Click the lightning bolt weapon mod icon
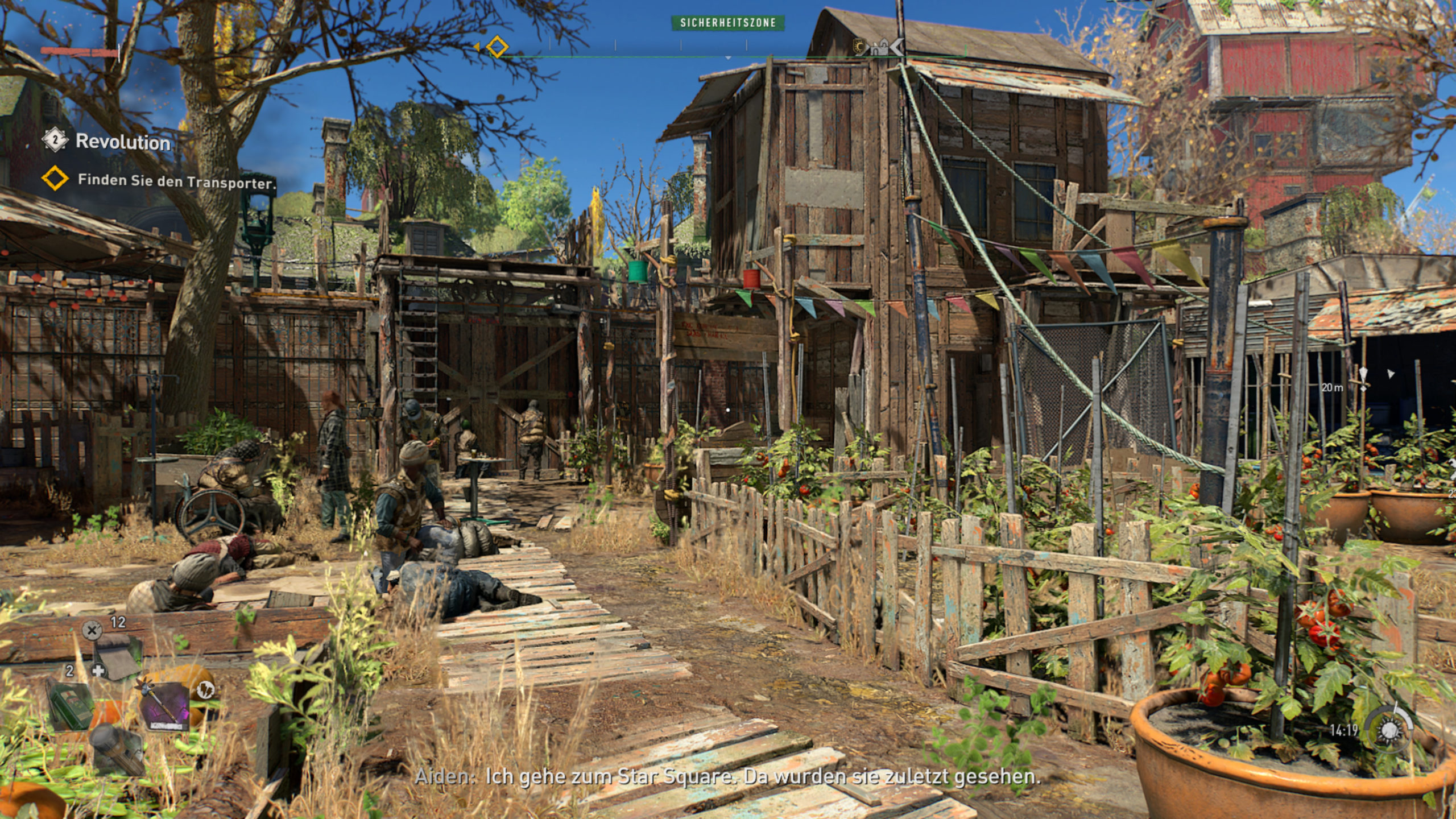 [205, 690]
